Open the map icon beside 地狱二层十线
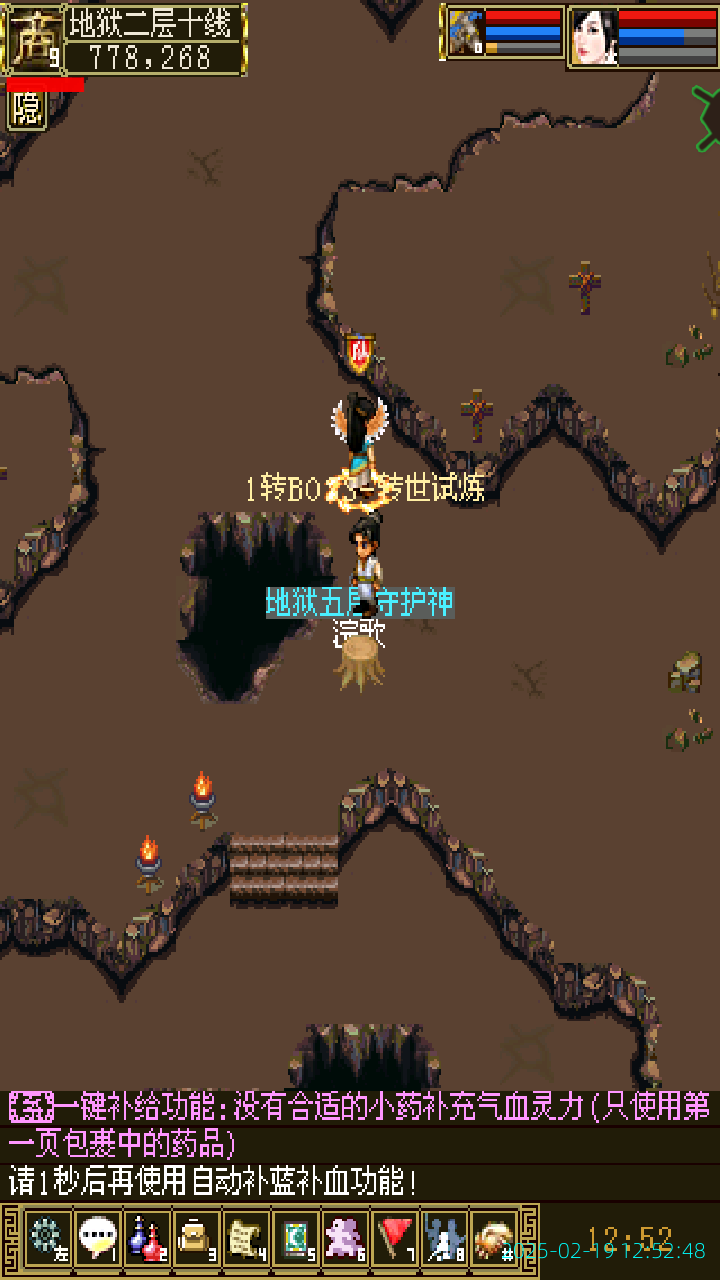This screenshot has height=1280, width=720. pyautogui.click(x=33, y=39)
